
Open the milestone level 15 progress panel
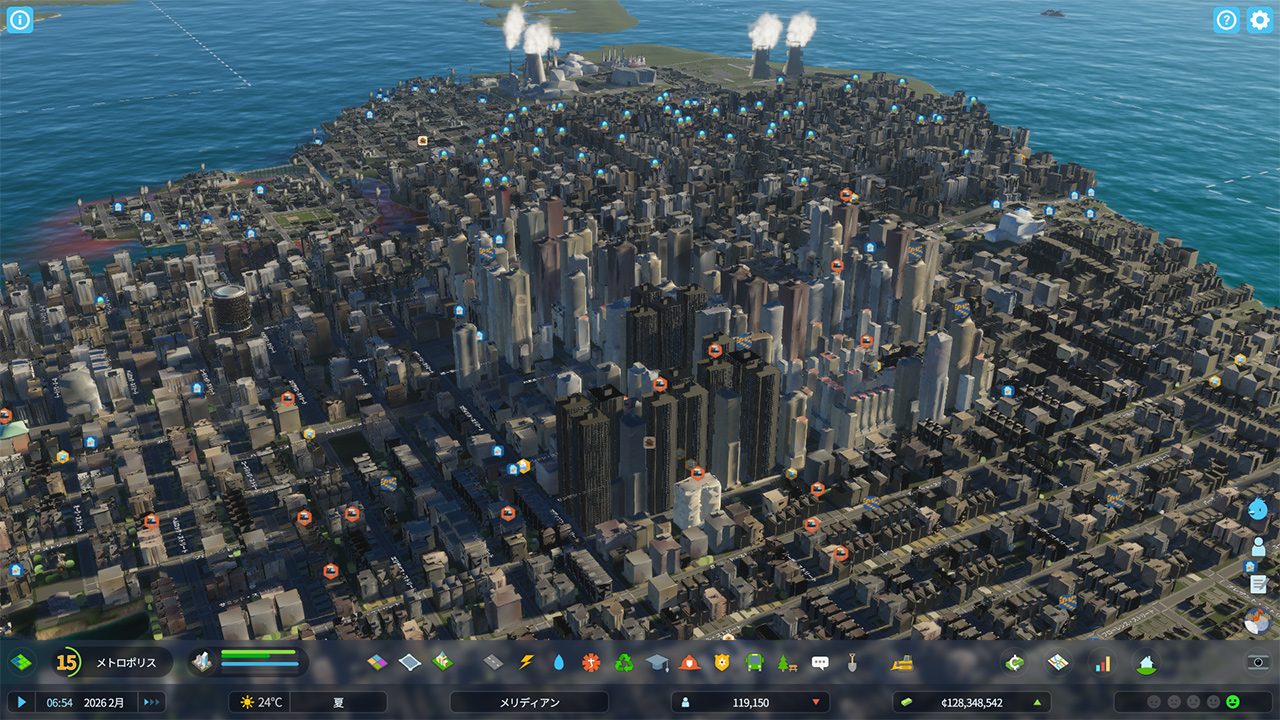[x=67, y=662]
